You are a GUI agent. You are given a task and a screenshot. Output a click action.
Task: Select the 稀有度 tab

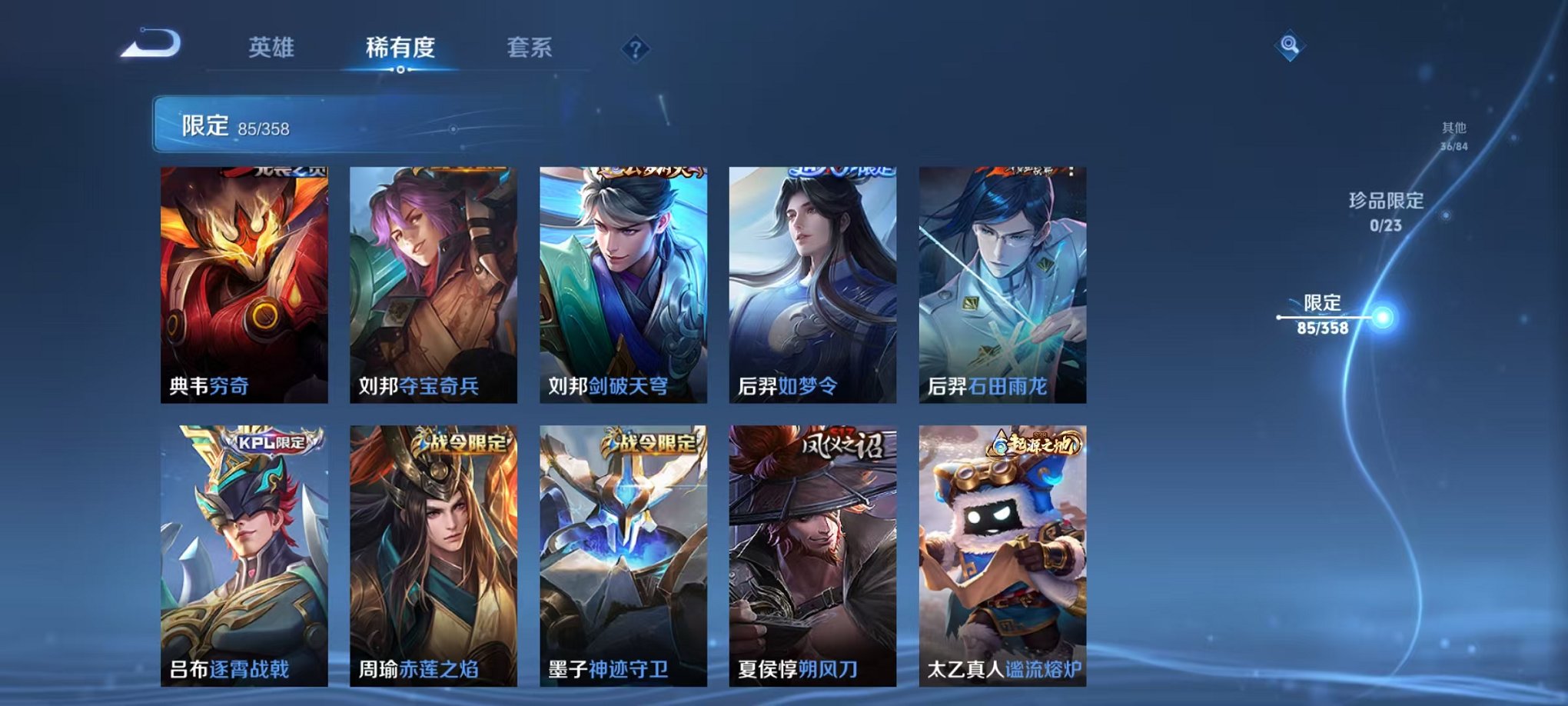point(400,48)
